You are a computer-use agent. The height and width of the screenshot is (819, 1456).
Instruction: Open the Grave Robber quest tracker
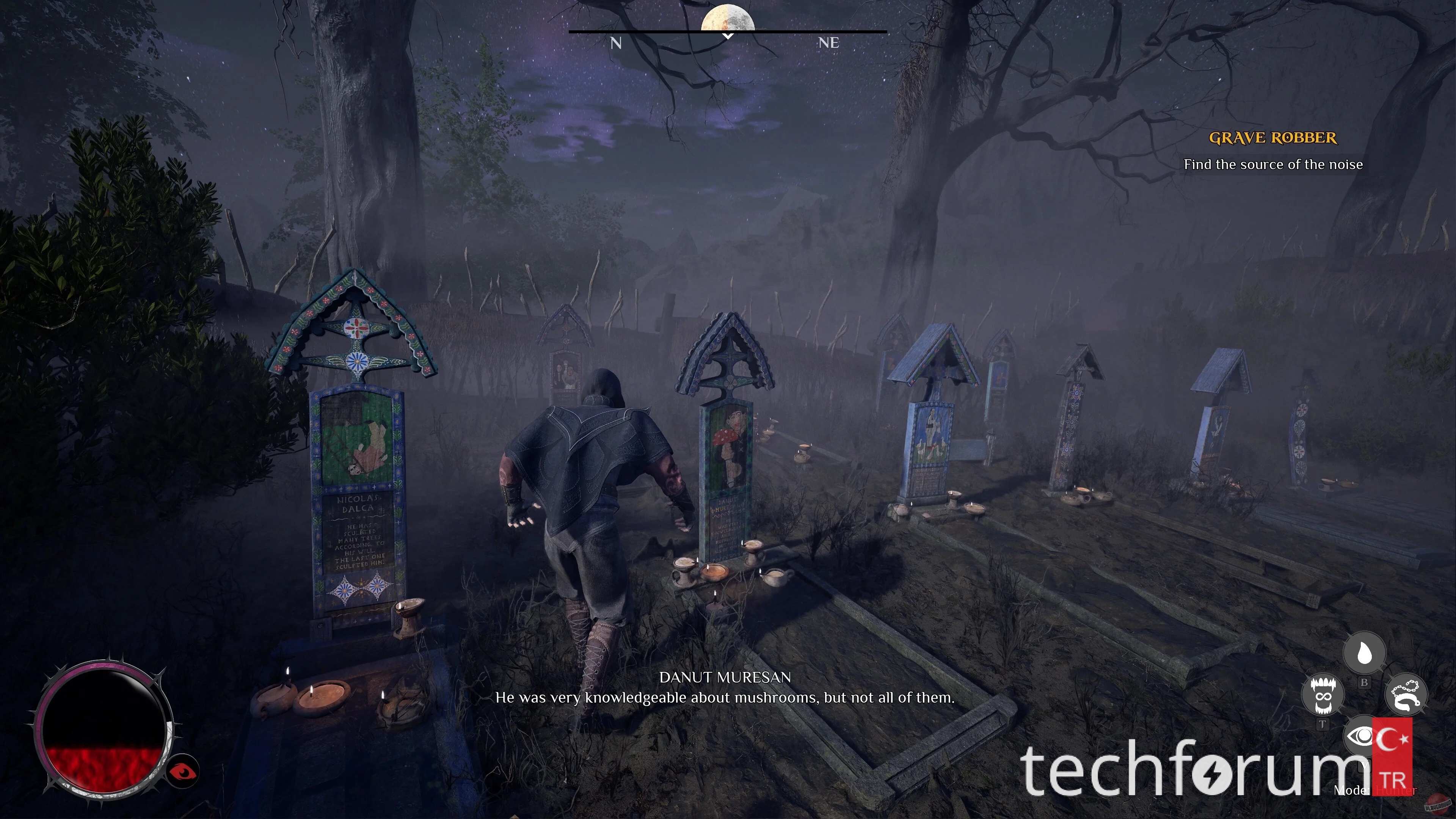1272,138
